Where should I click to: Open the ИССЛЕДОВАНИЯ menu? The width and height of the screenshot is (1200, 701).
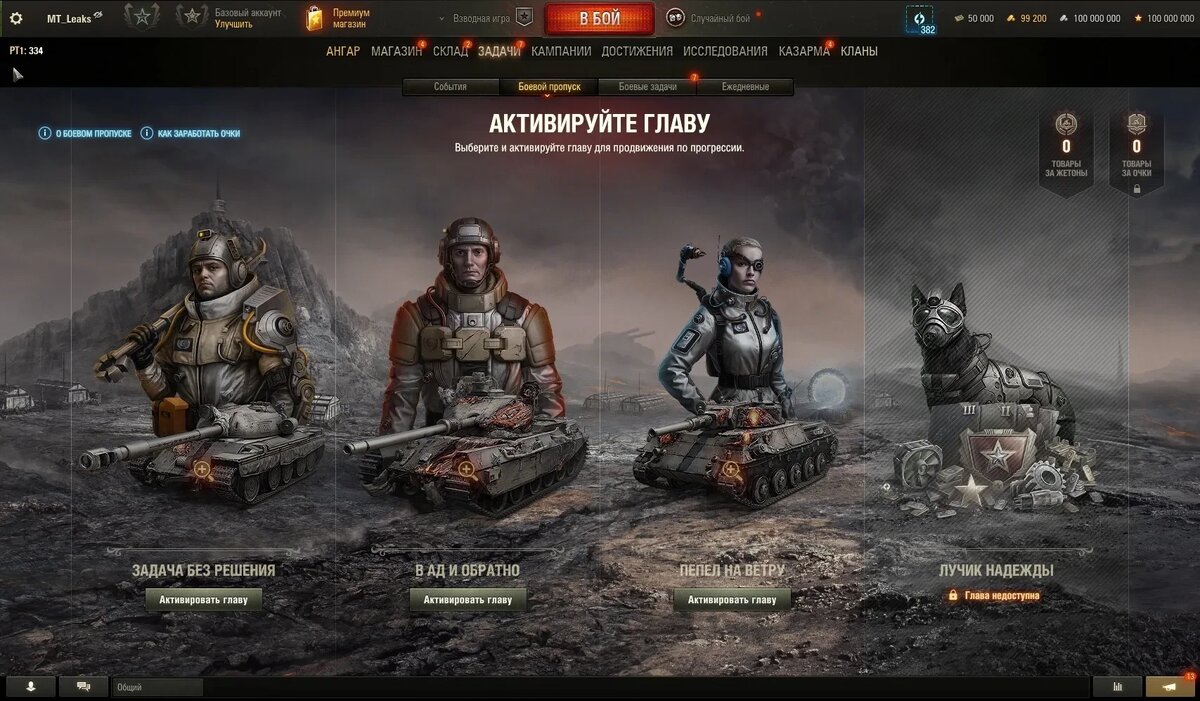point(725,51)
